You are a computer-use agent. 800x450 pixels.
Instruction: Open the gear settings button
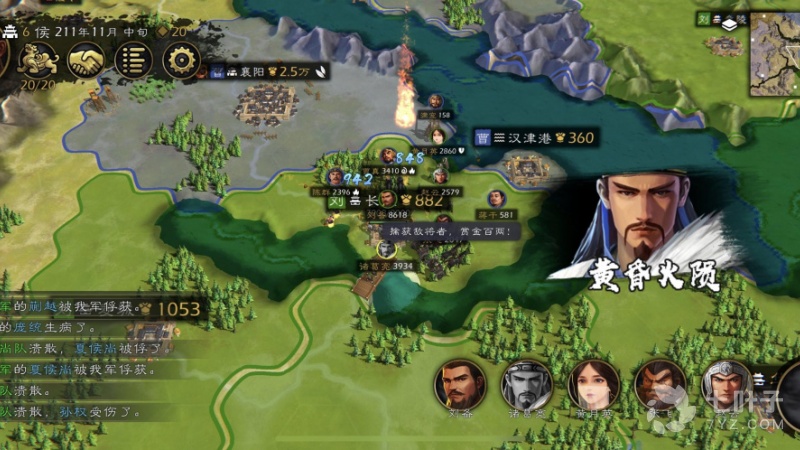coord(181,61)
